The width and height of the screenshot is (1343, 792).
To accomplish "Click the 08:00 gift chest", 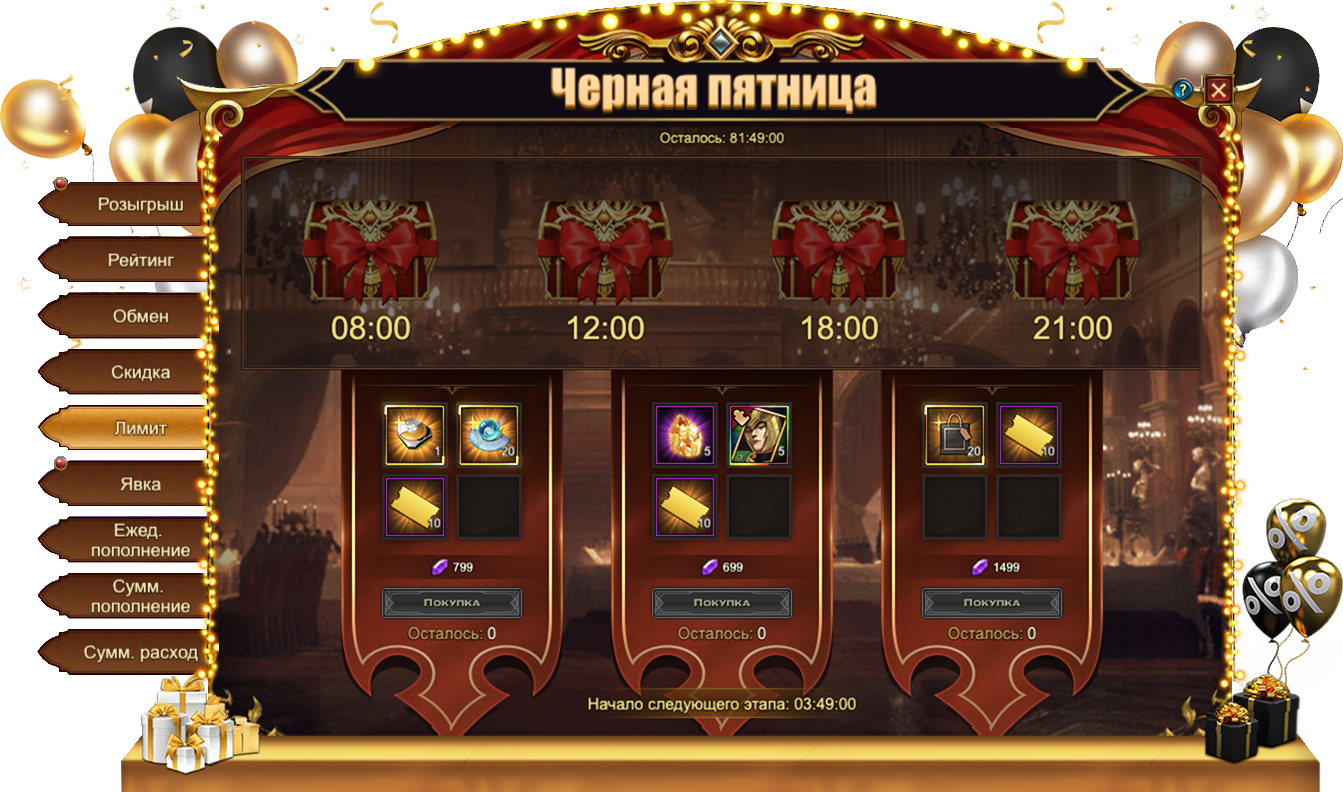I will [x=371, y=250].
